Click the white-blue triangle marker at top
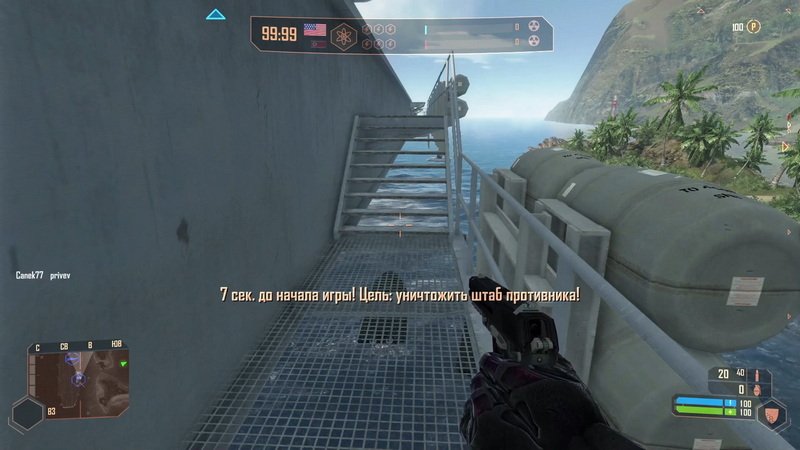800x450 pixels. point(215,15)
